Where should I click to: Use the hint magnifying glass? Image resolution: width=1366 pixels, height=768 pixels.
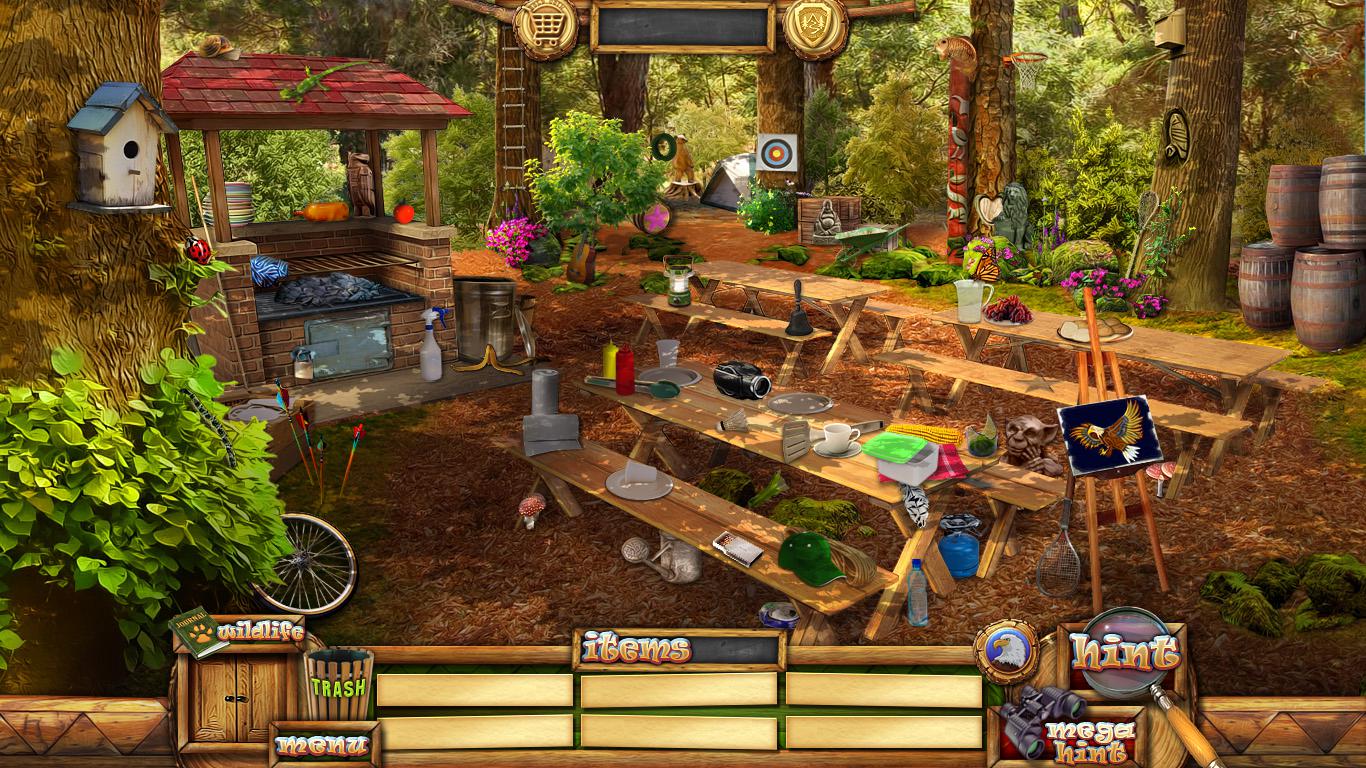pyautogui.click(x=1123, y=654)
